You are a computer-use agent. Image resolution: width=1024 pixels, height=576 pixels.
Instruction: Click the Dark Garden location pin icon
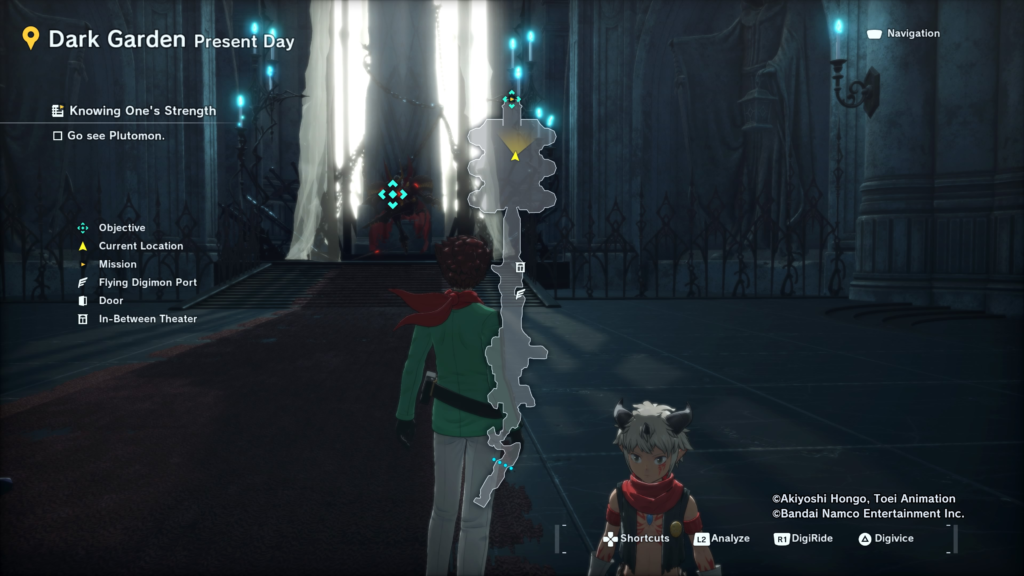pos(31,39)
